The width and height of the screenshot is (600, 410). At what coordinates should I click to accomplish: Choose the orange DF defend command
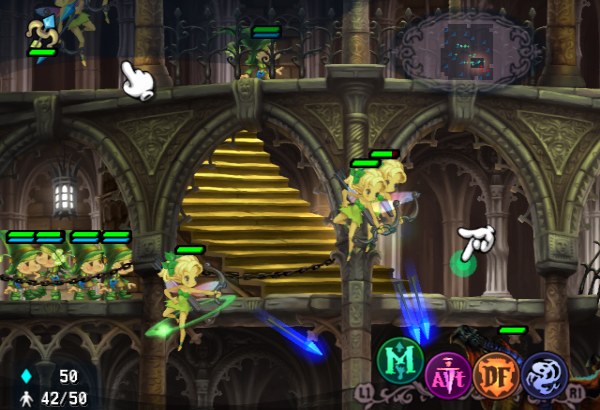coord(497,375)
